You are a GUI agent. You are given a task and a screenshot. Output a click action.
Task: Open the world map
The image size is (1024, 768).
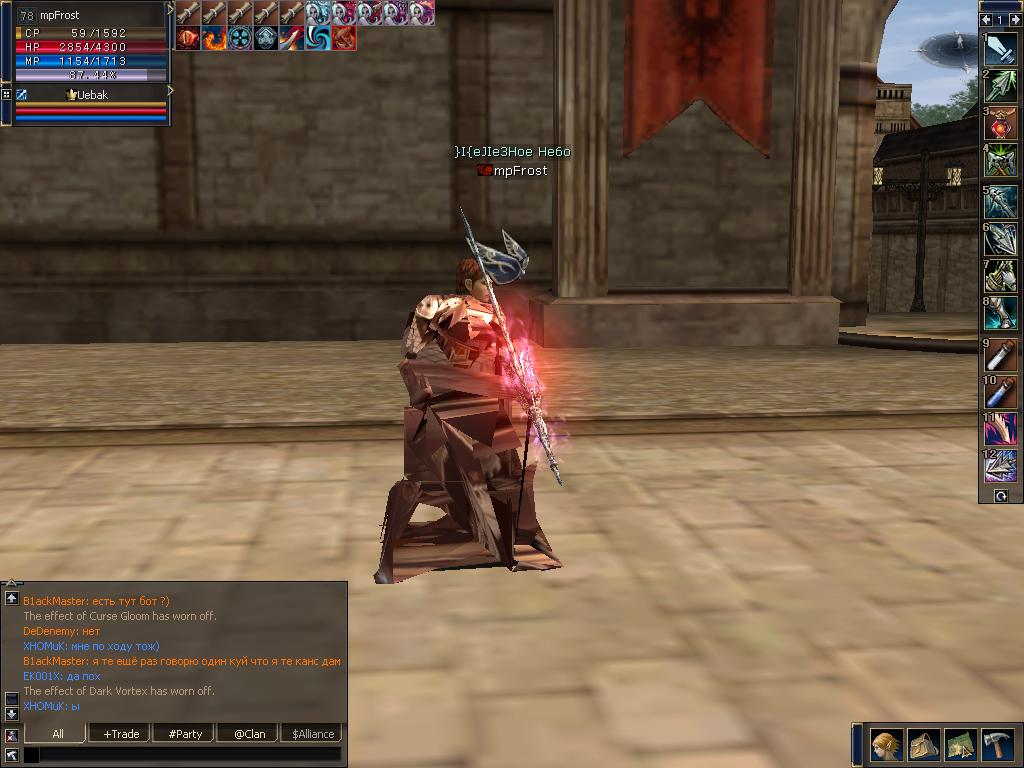pyautogui.click(x=960, y=745)
